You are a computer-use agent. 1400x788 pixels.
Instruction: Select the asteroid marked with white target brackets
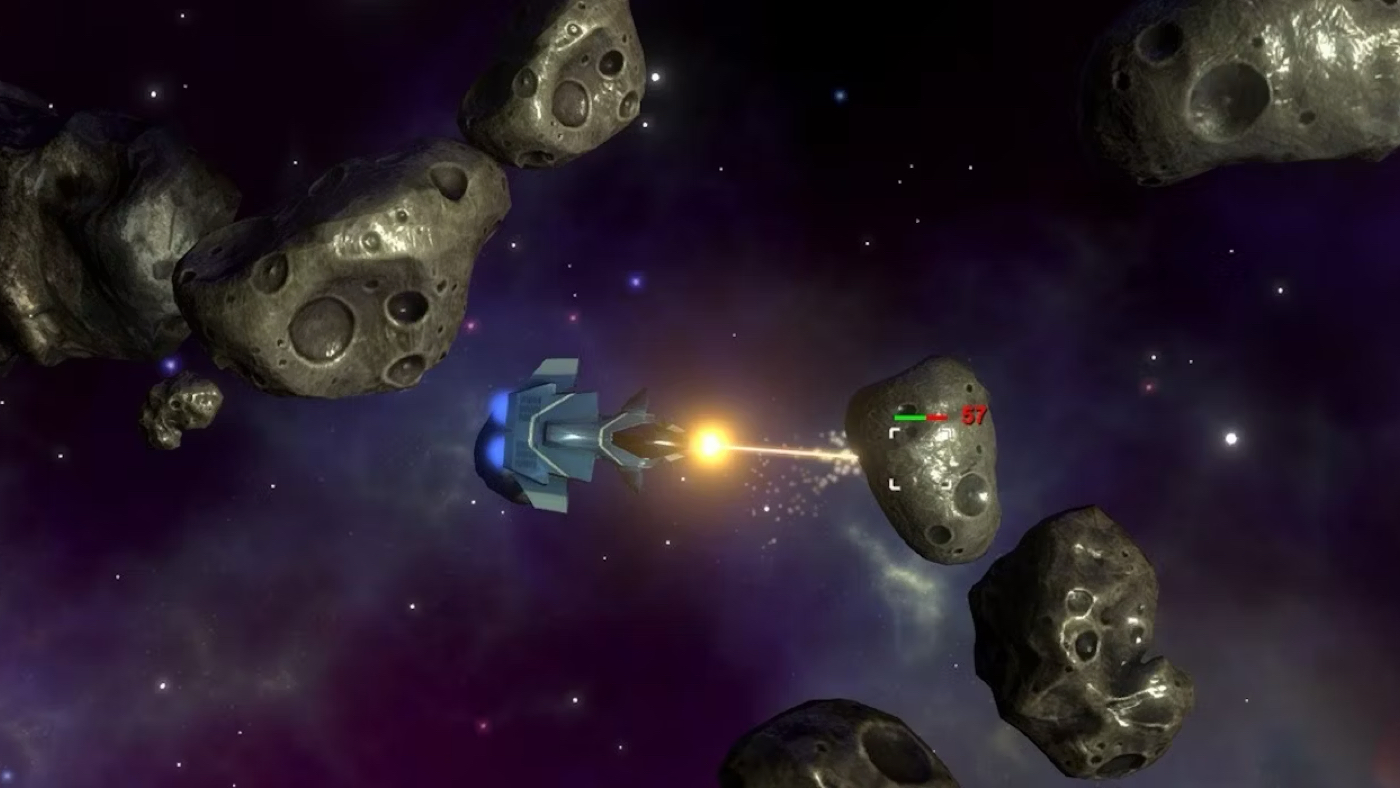(x=922, y=460)
